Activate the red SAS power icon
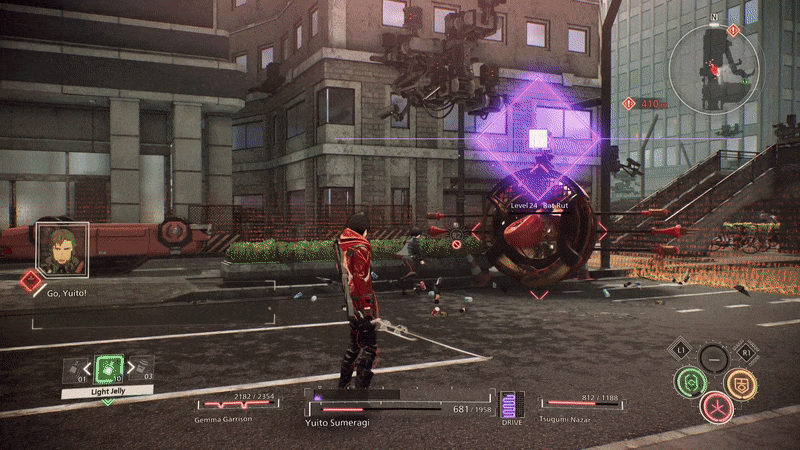The height and width of the screenshot is (450, 800). 716,406
